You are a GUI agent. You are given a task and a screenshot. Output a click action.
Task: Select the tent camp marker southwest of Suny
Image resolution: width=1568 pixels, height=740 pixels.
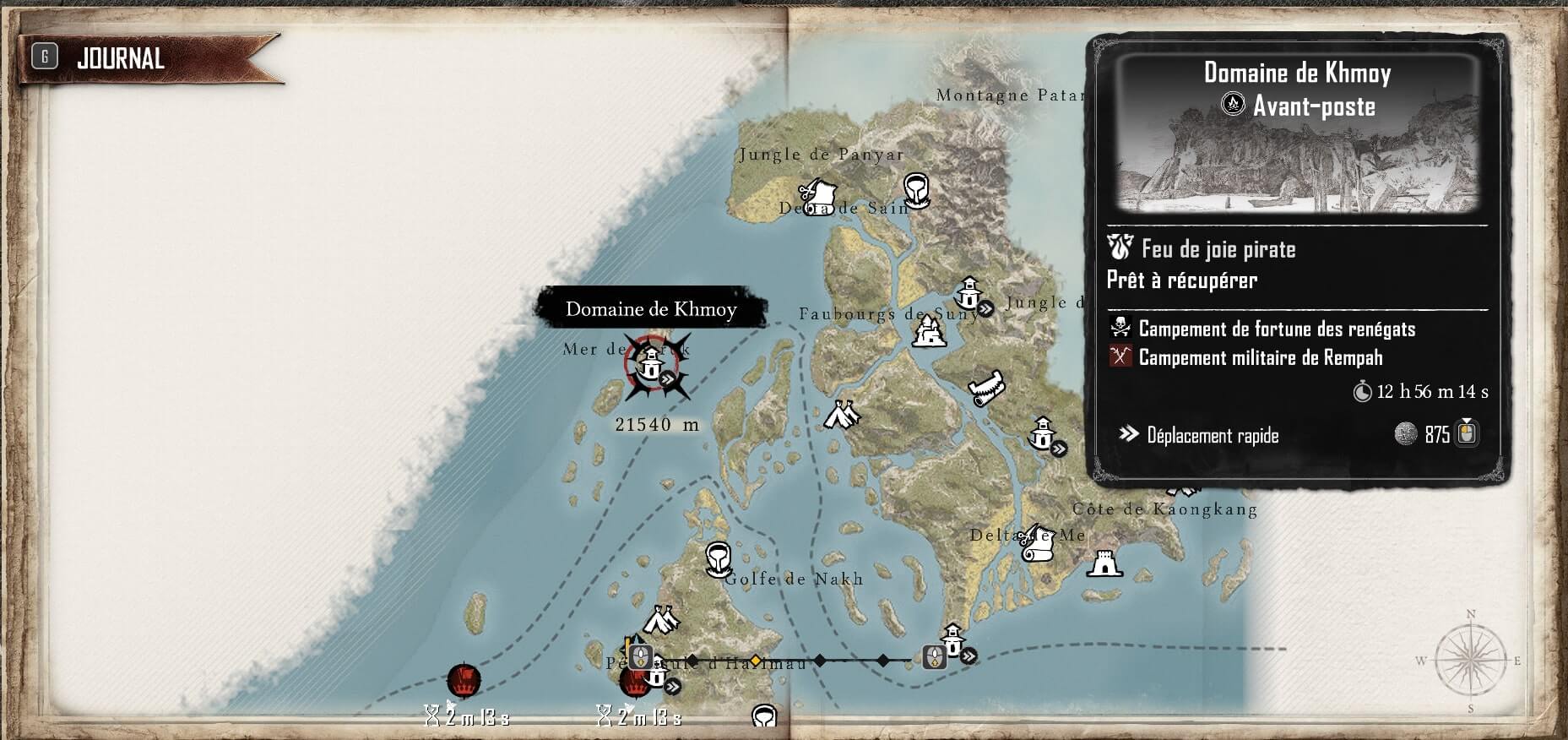pos(841,415)
